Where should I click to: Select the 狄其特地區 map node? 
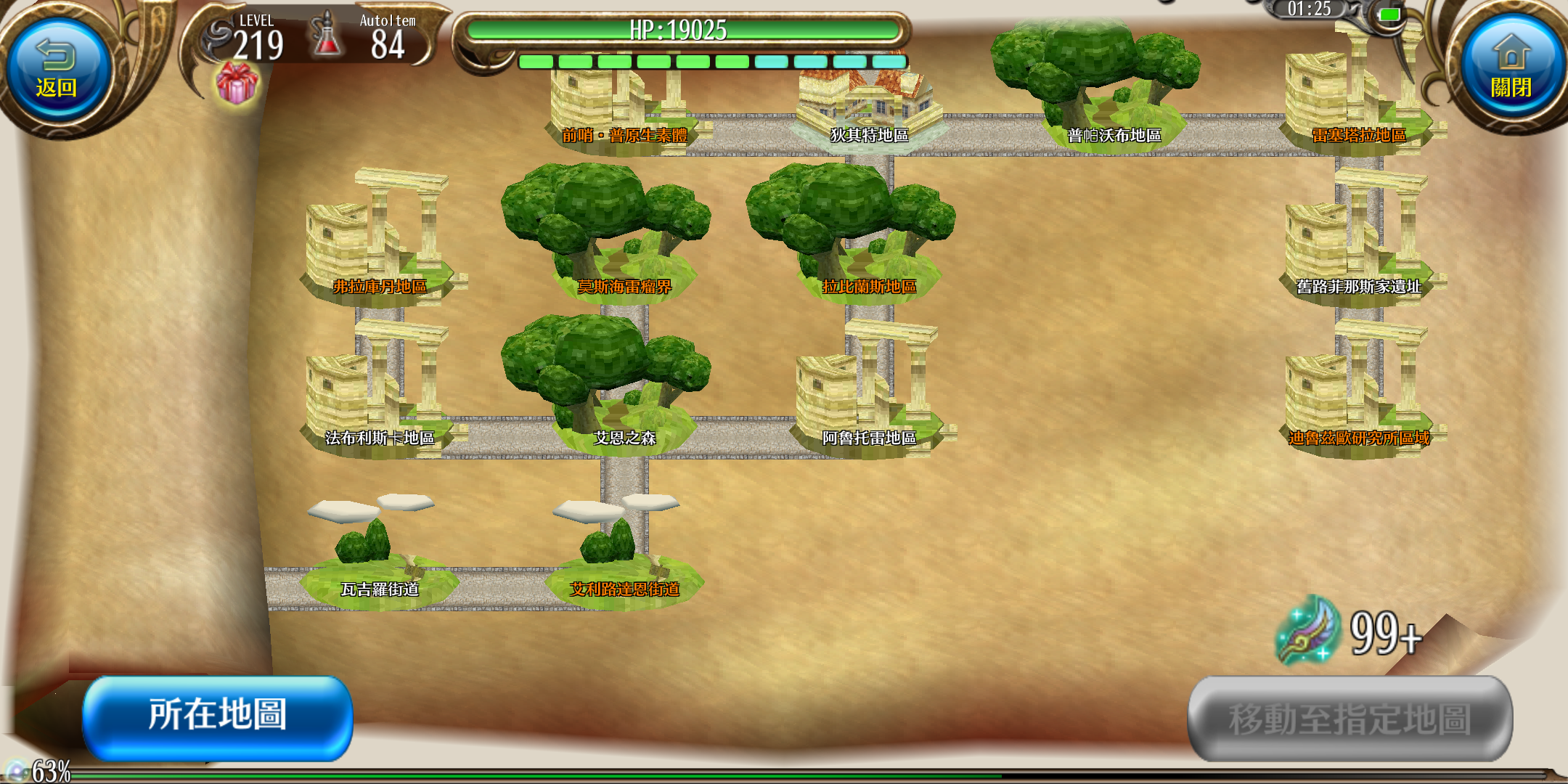point(869,116)
